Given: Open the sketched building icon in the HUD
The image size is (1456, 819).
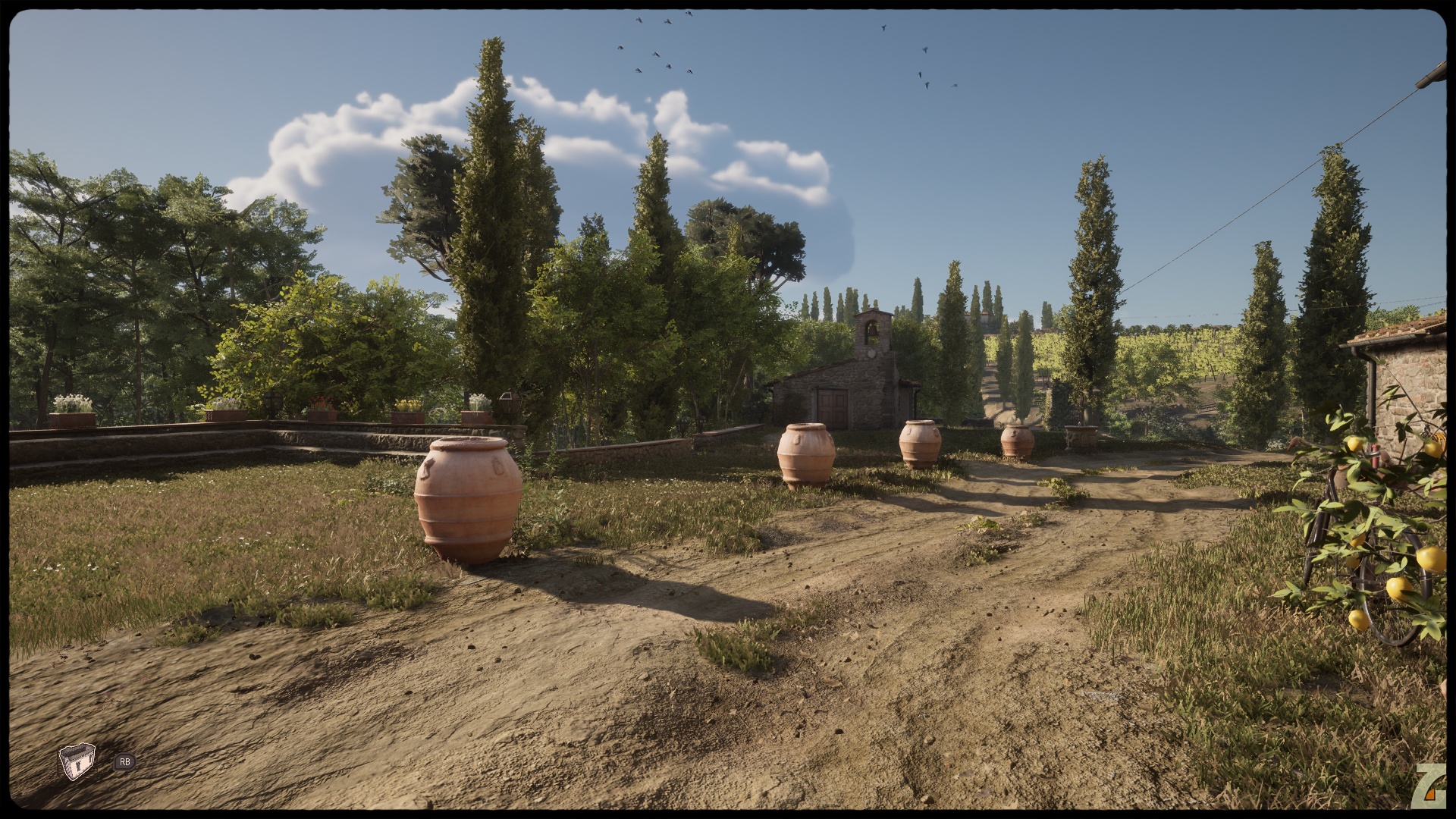Looking at the screenshot, I should (77, 761).
